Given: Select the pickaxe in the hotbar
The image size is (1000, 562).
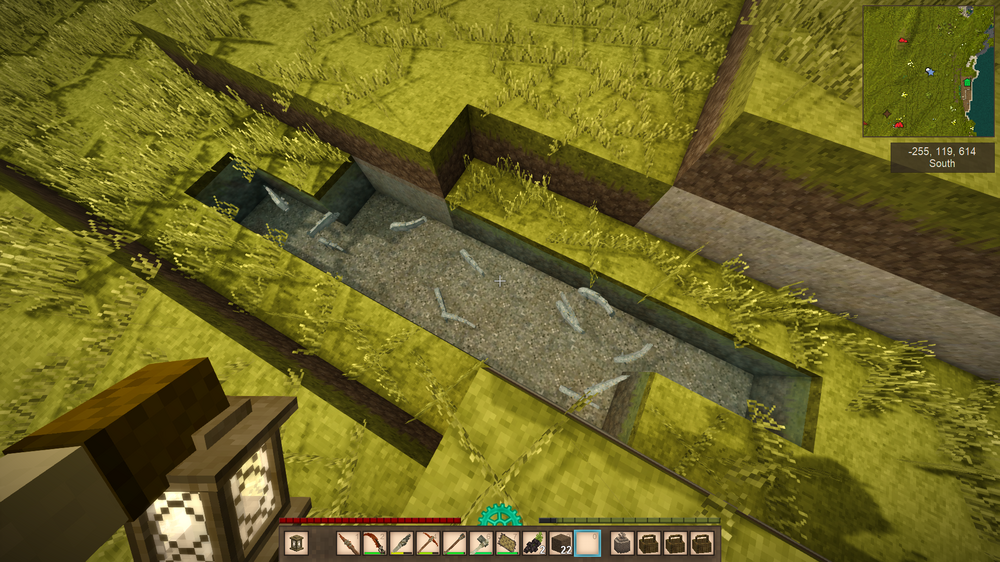Looking at the screenshot, I should [x=428, y=544].
